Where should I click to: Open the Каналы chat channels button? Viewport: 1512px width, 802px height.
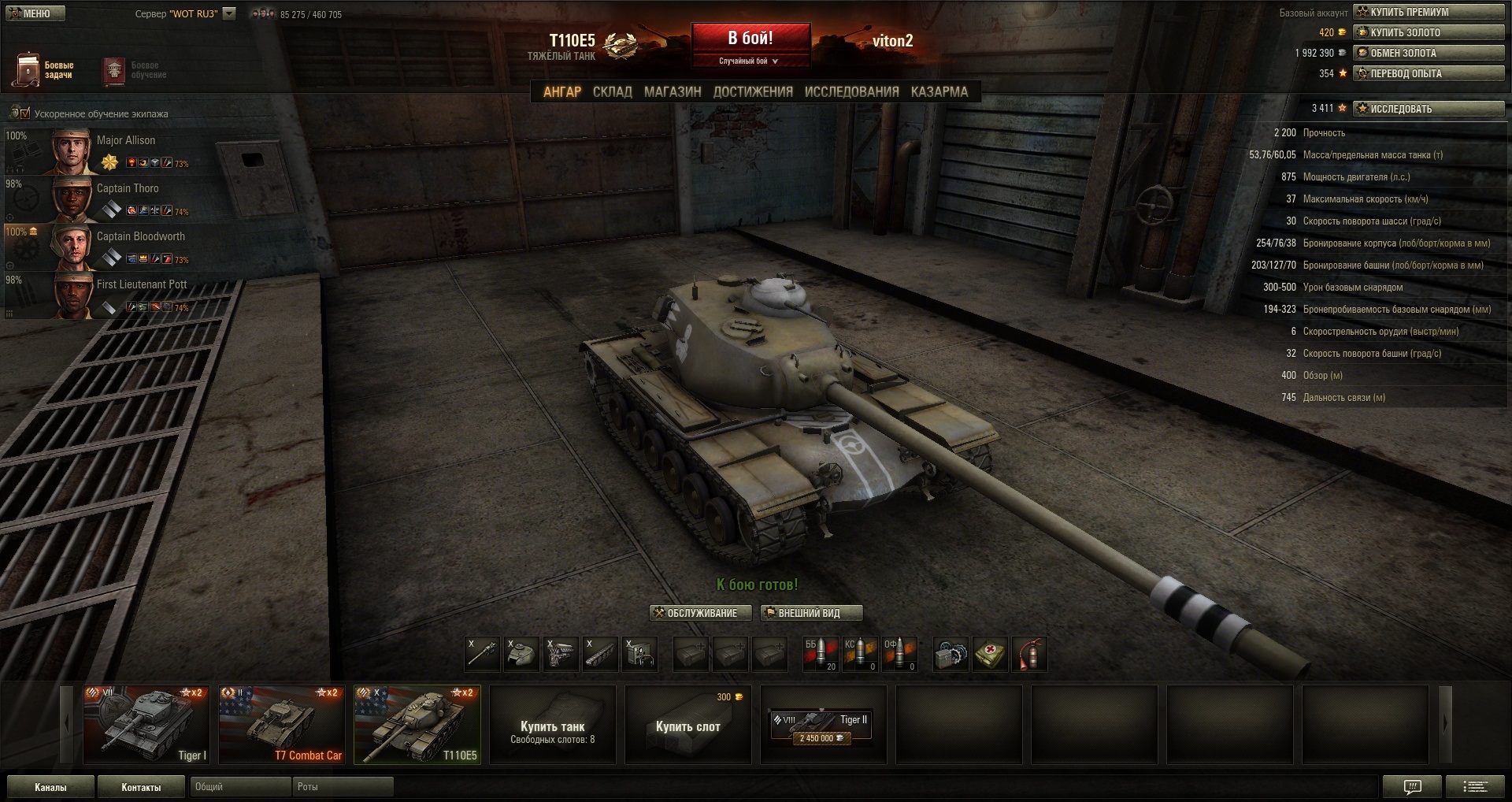point(50,787)
